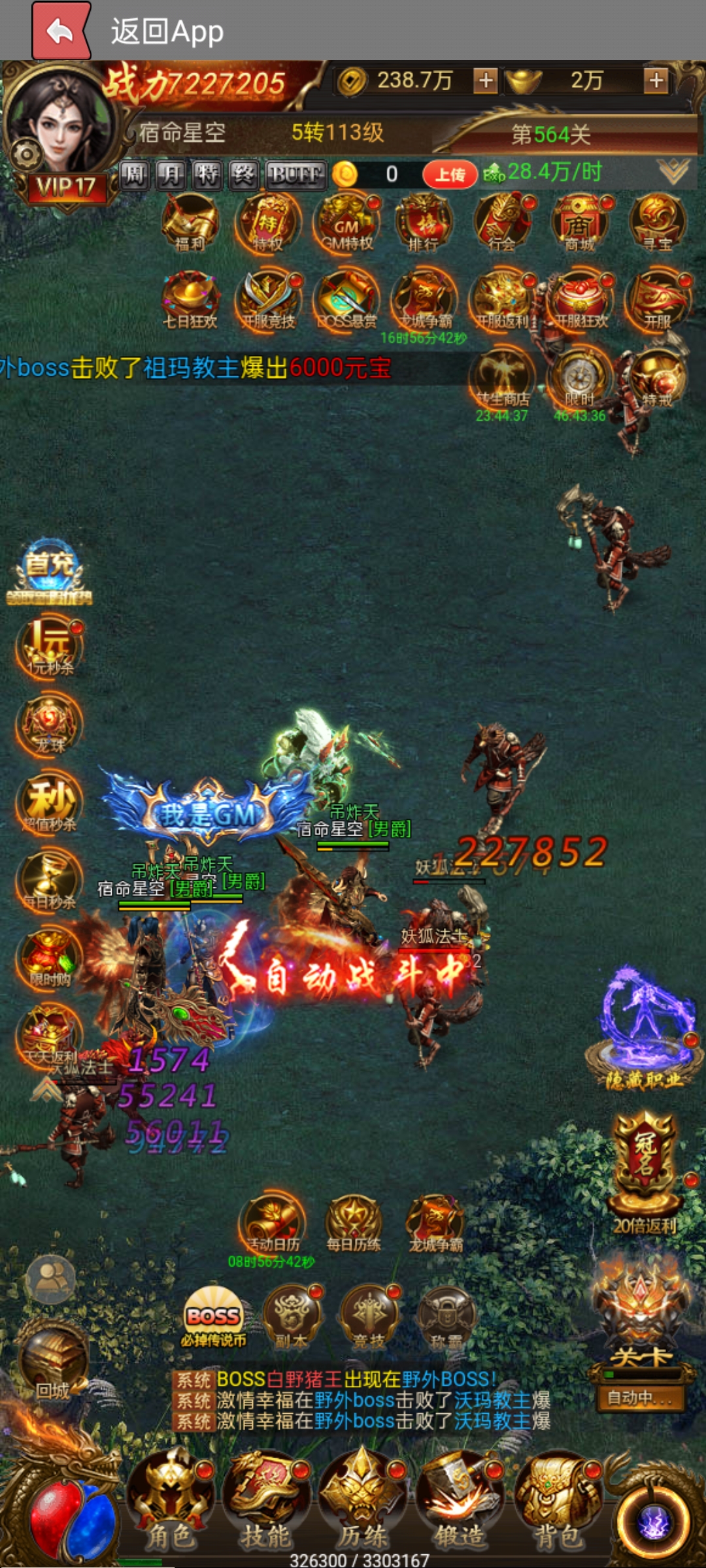706x1568 pixels.
Task: Open the 1元秒杀 deal
Action: [x=50, y=647]
